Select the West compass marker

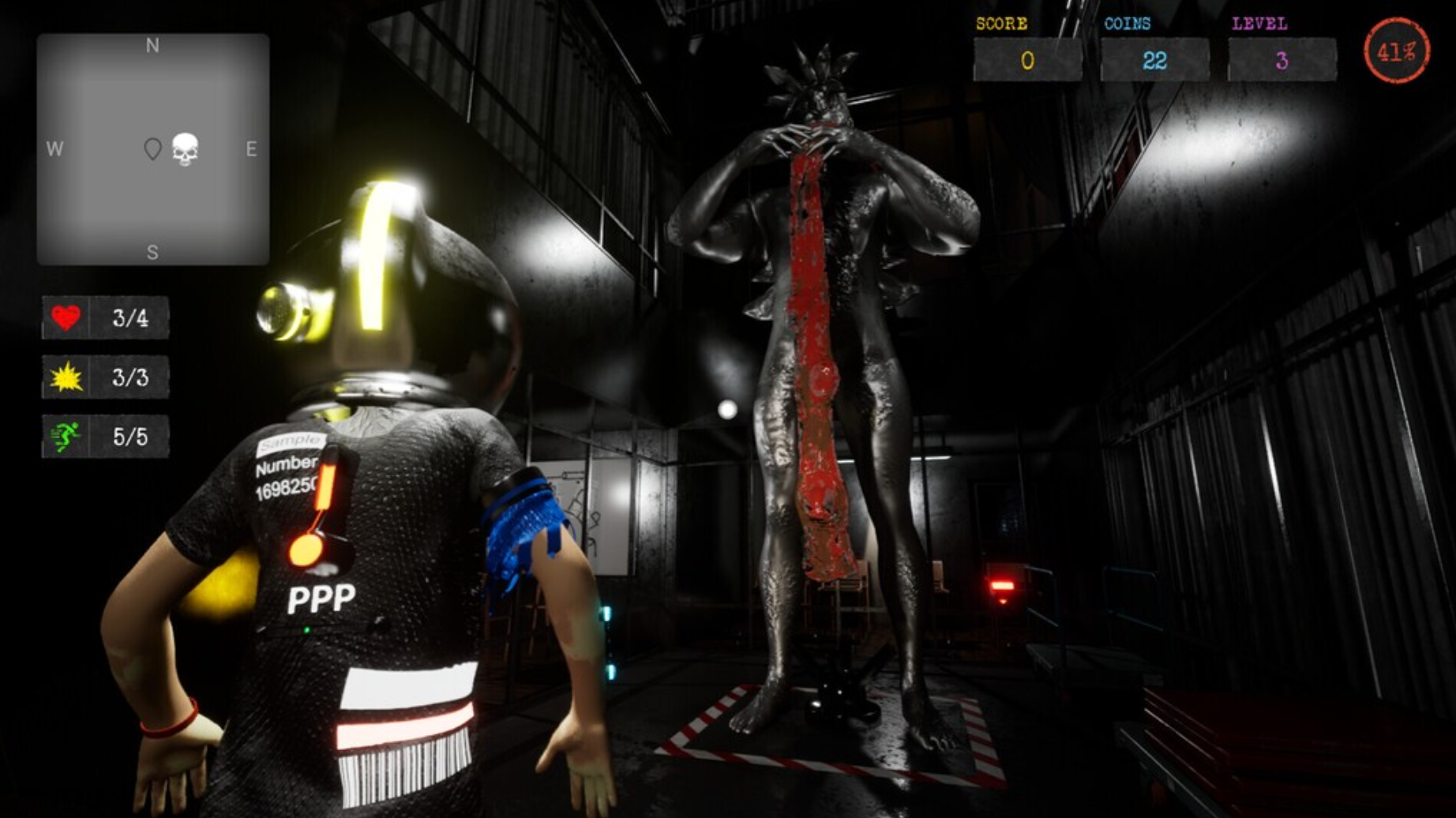[x=55, y=148]
